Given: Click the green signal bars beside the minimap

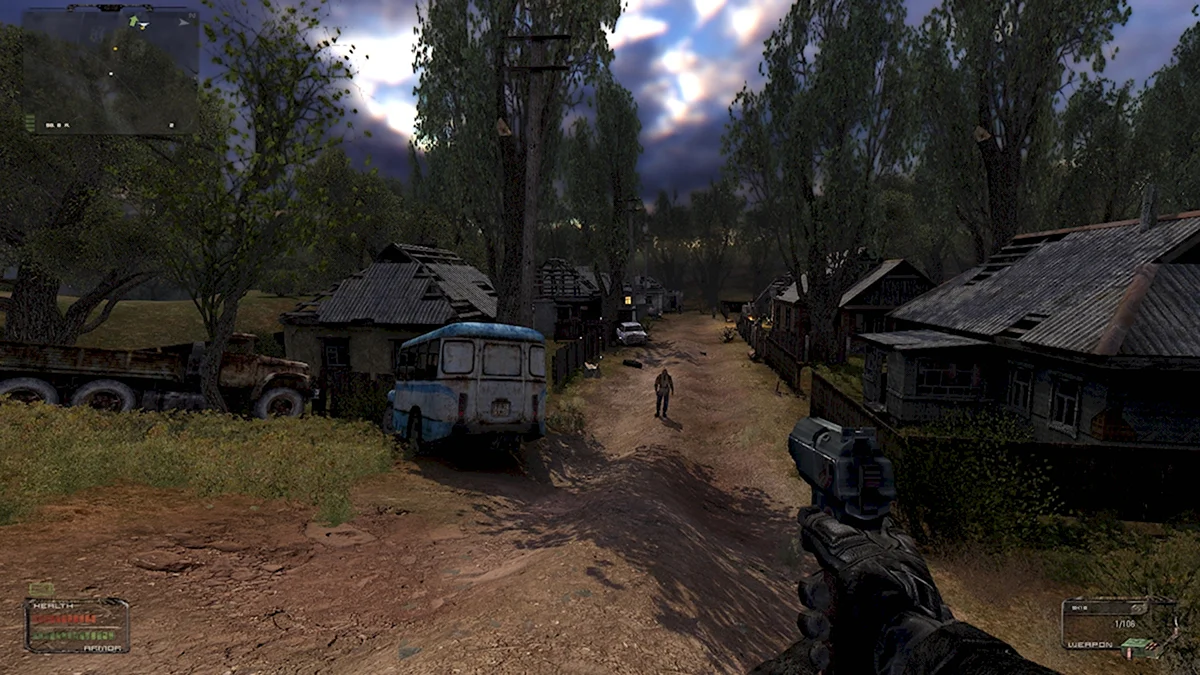Looking at the screenshot, I should pos(30,122).
